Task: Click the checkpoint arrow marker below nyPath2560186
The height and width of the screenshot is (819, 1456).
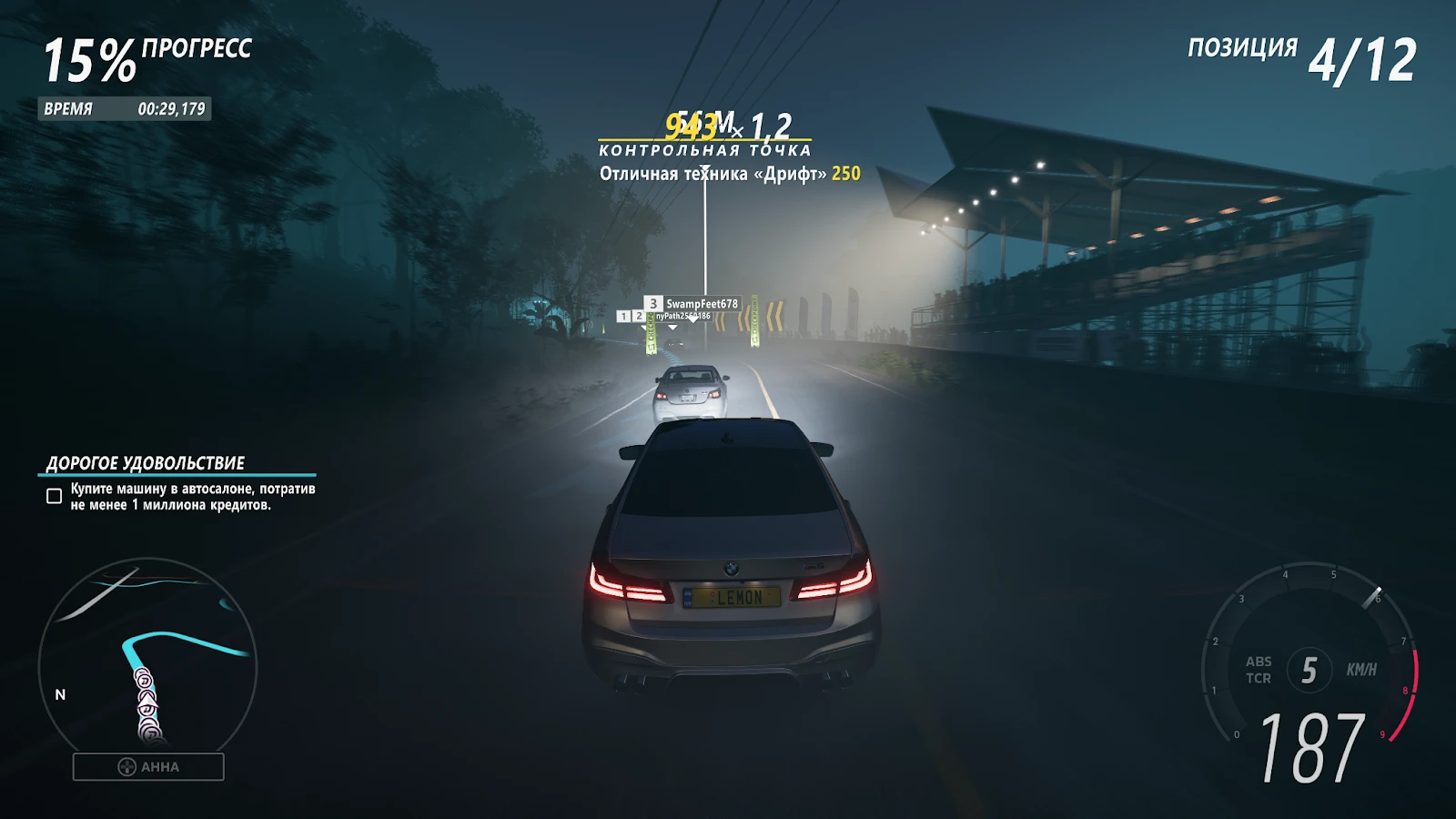Action: pos(673,328)
